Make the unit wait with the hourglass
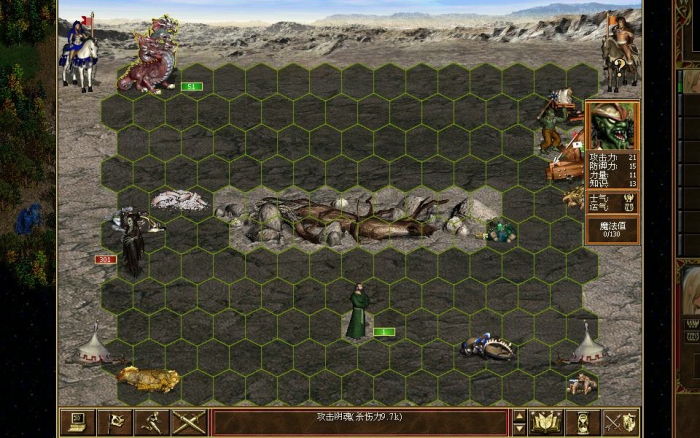Viewport: 700px width, 438px height. coord(584,422)
